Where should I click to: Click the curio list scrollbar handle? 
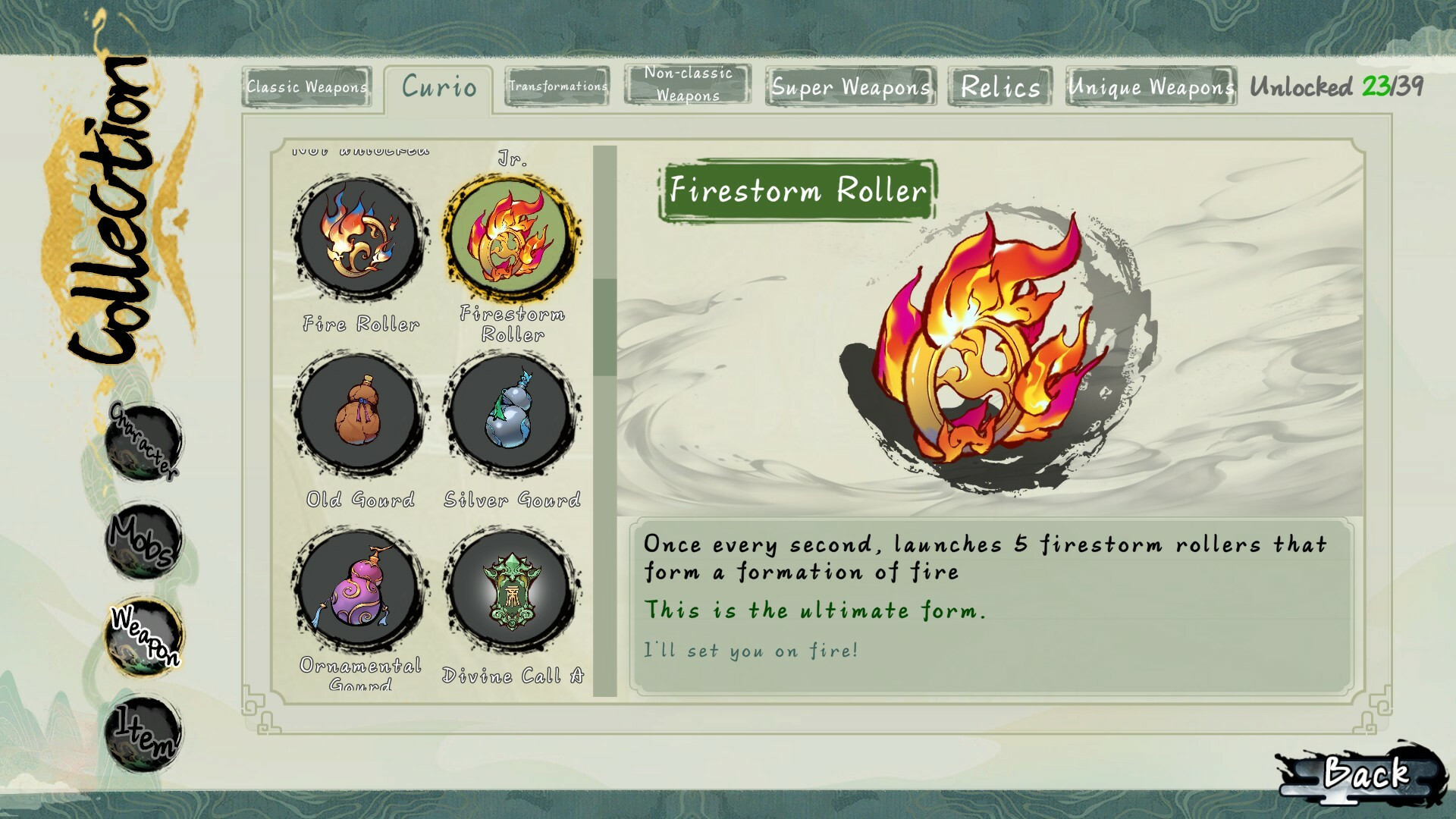[604, 326]
